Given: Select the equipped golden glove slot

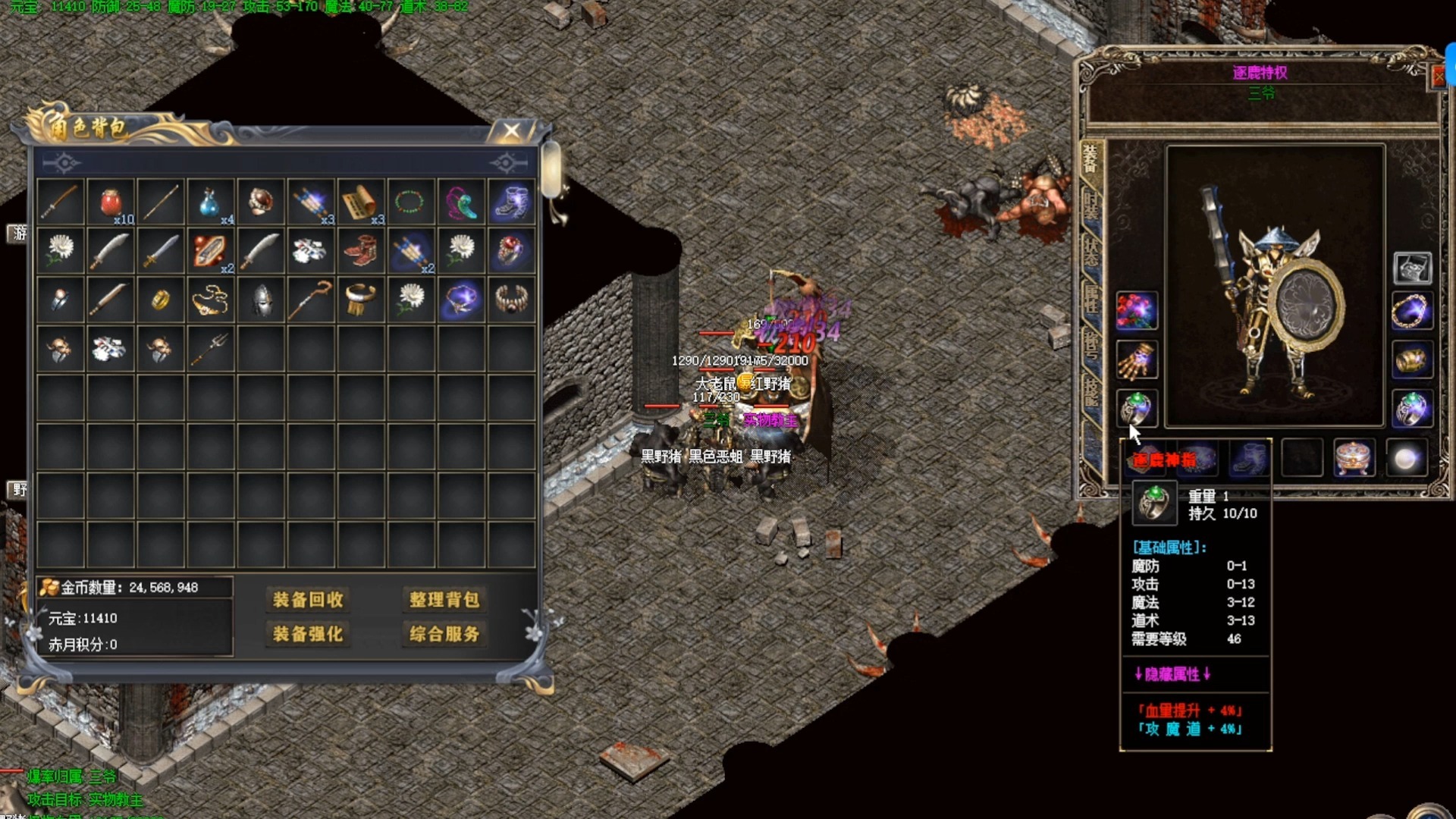Looking at the screenshot, I should (x=1136, y=360).
